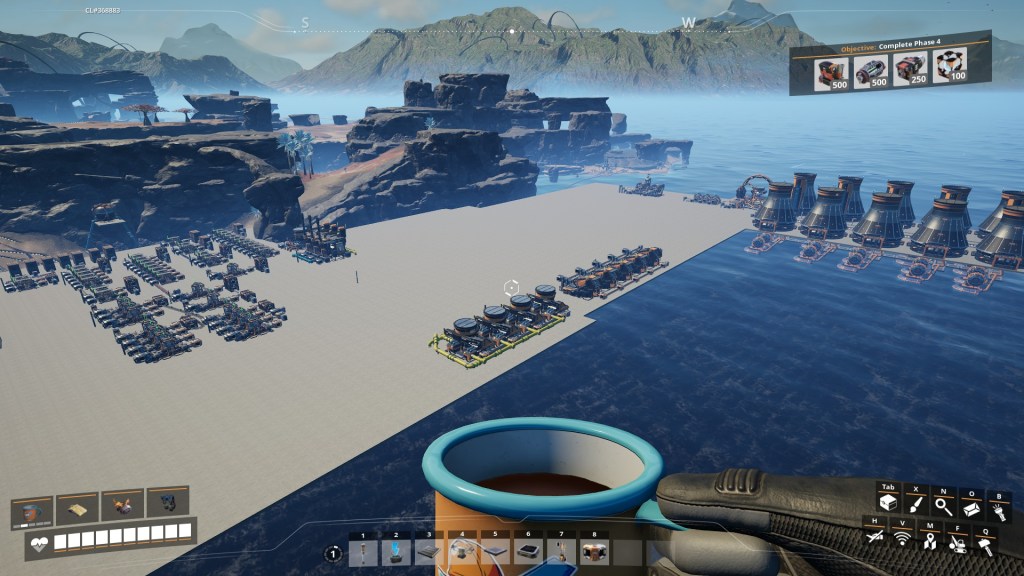Select the storage container in hotbar slot 6
Image resolution: width=1024 pixels, height=576 pixels.
[x=528, y=552]
